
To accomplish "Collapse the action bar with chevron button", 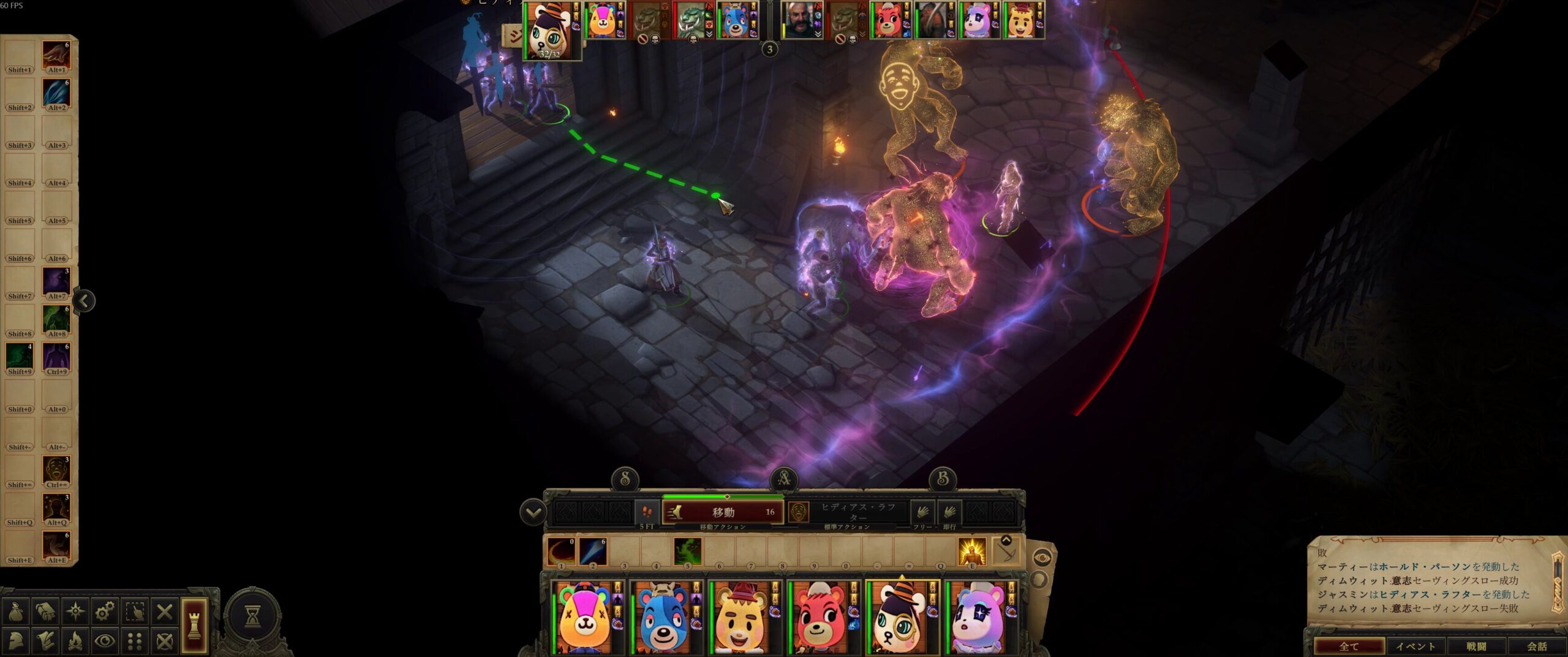I will (x=533, y=512).
